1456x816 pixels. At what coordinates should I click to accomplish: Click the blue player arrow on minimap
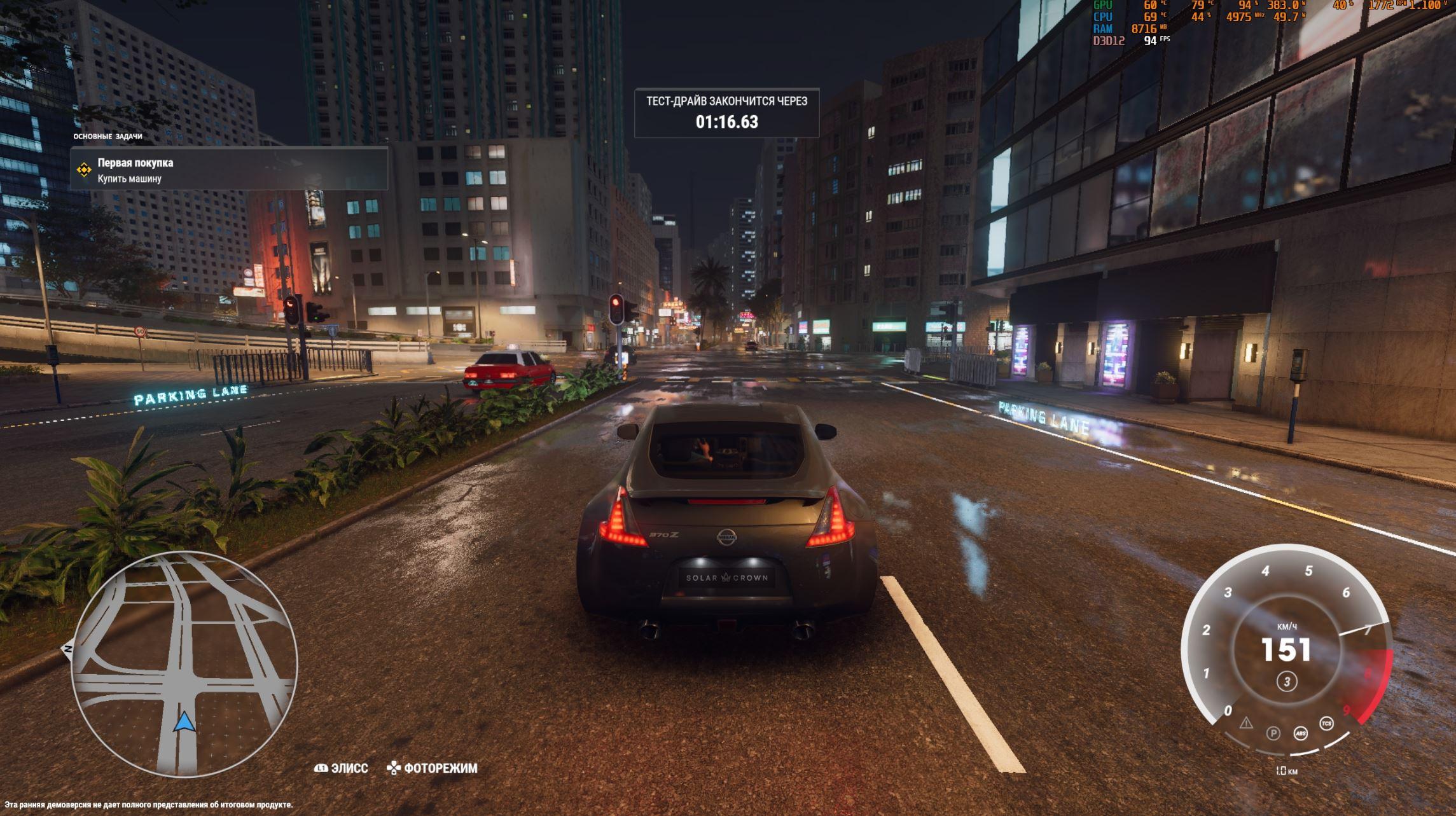tap(184, 722)
